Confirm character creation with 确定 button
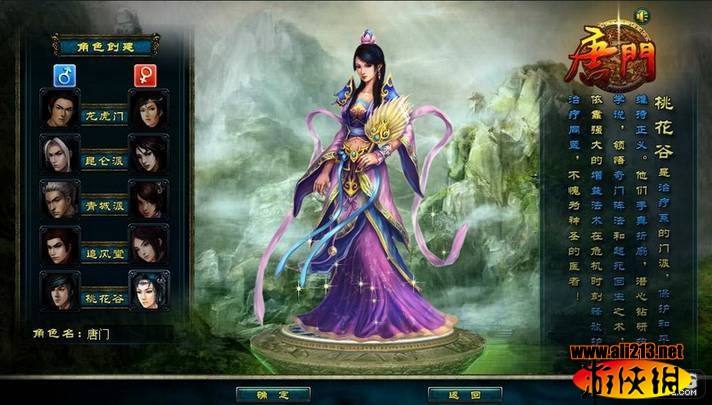 264,394
